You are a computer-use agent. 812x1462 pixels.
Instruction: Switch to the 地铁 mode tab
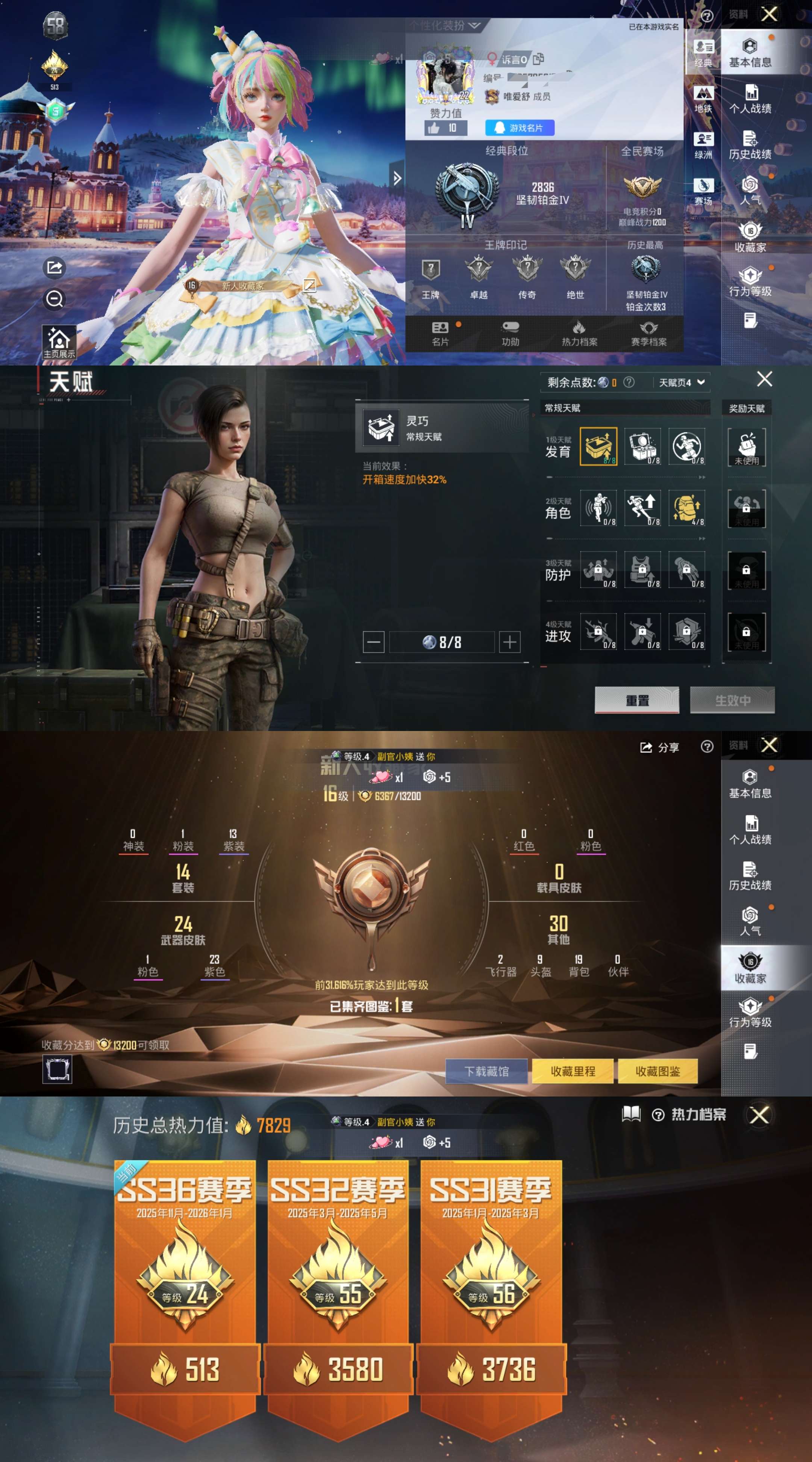[703, 99]
